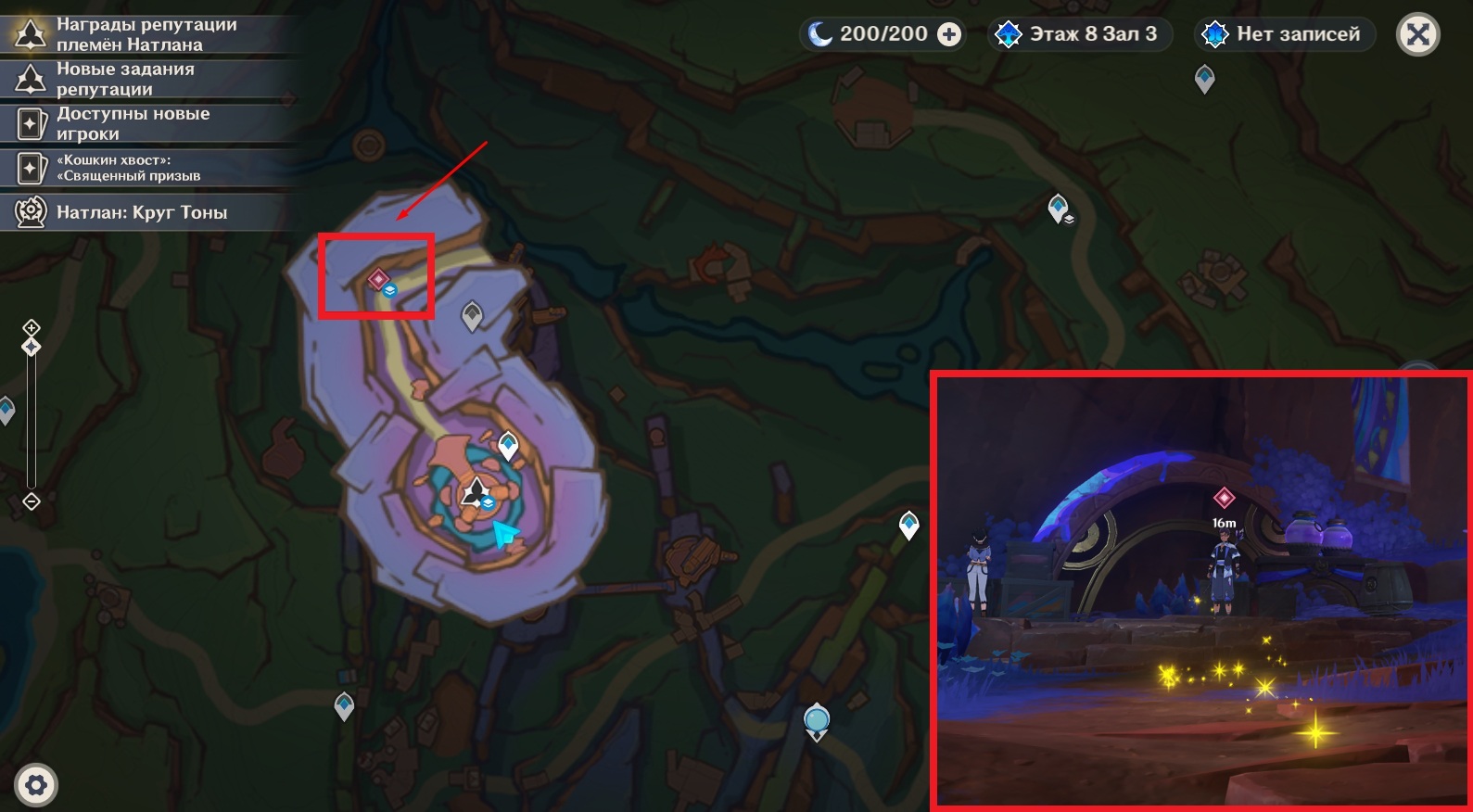This screenshot has height=812, width=1473.
Task: Zoom out the map with the minus button
Action: (32, 501)
